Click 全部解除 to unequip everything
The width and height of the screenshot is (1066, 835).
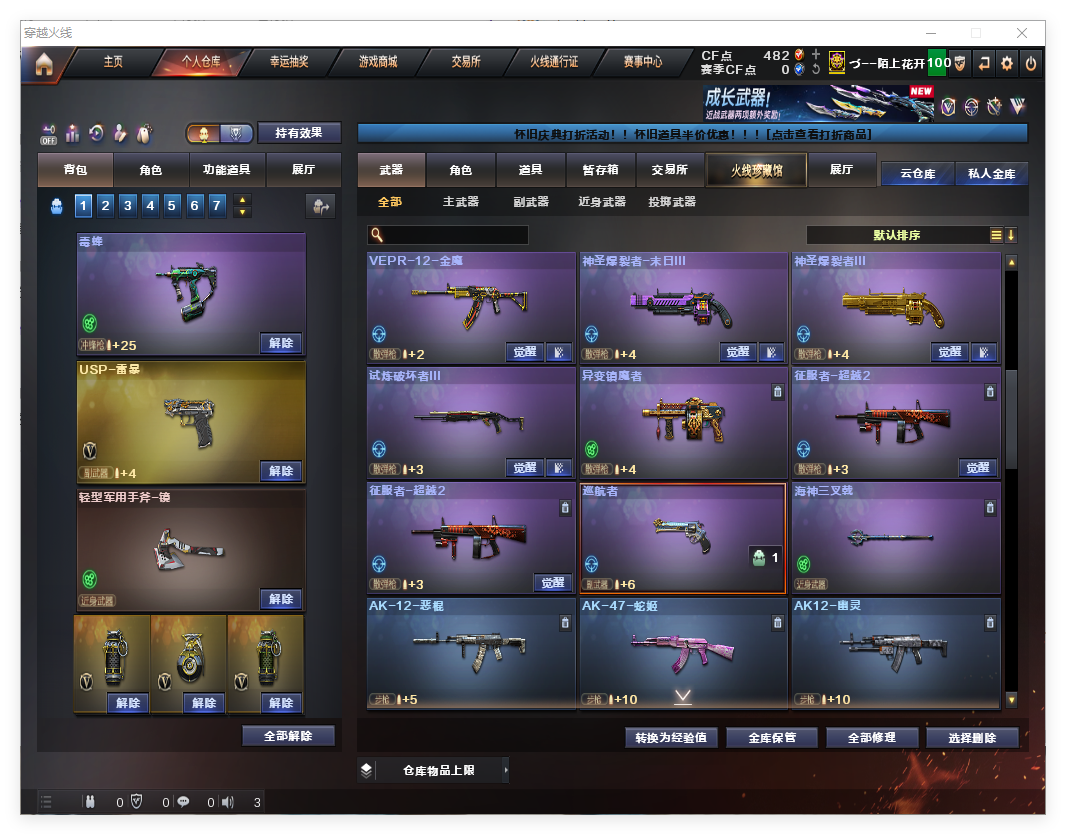(x=288, y=736)
